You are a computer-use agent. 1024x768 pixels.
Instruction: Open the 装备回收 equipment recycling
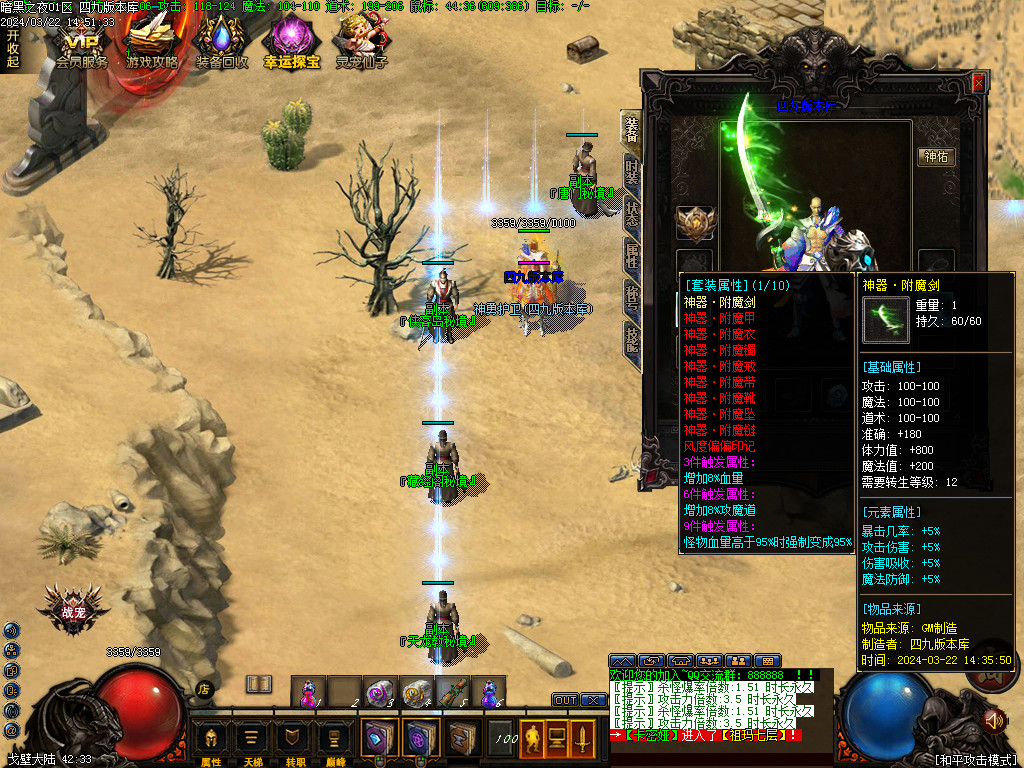click(x=221, y=45)
